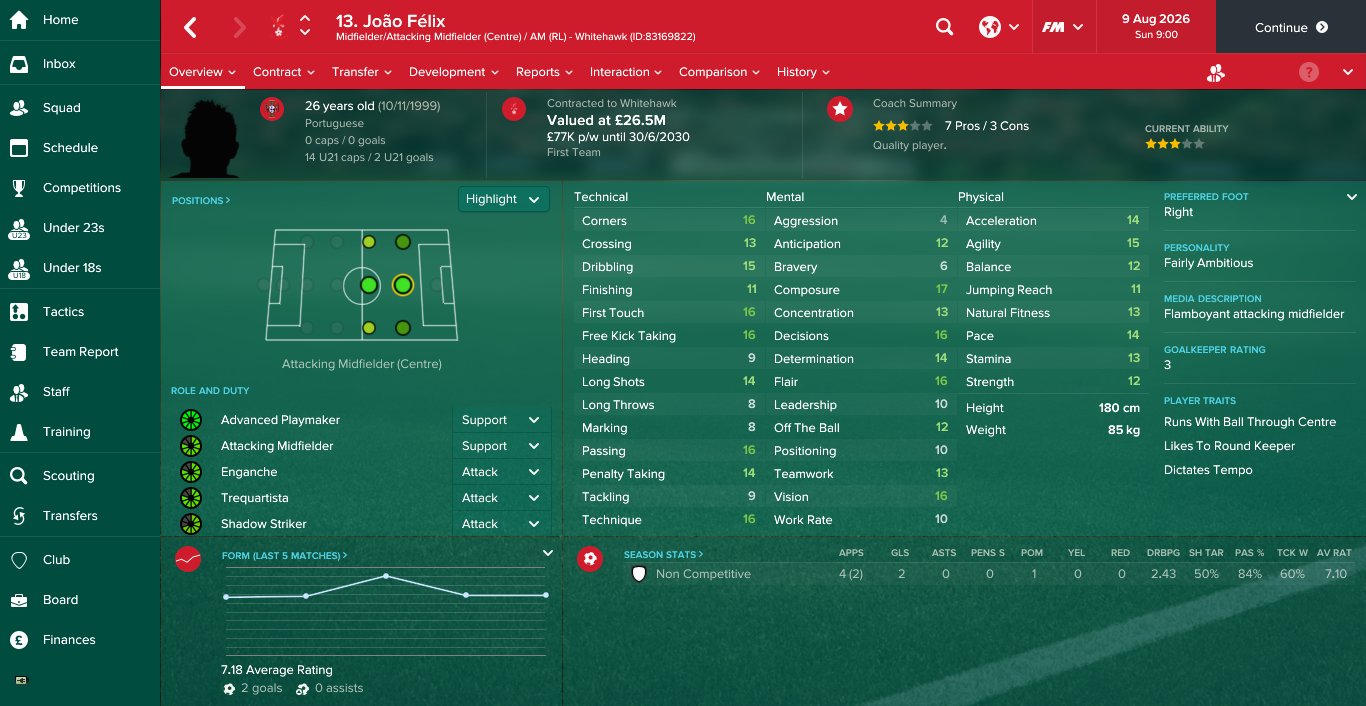Open the Finances section
The height and width of the screenshot is (706, 1366).
click(x=69, y=640)
